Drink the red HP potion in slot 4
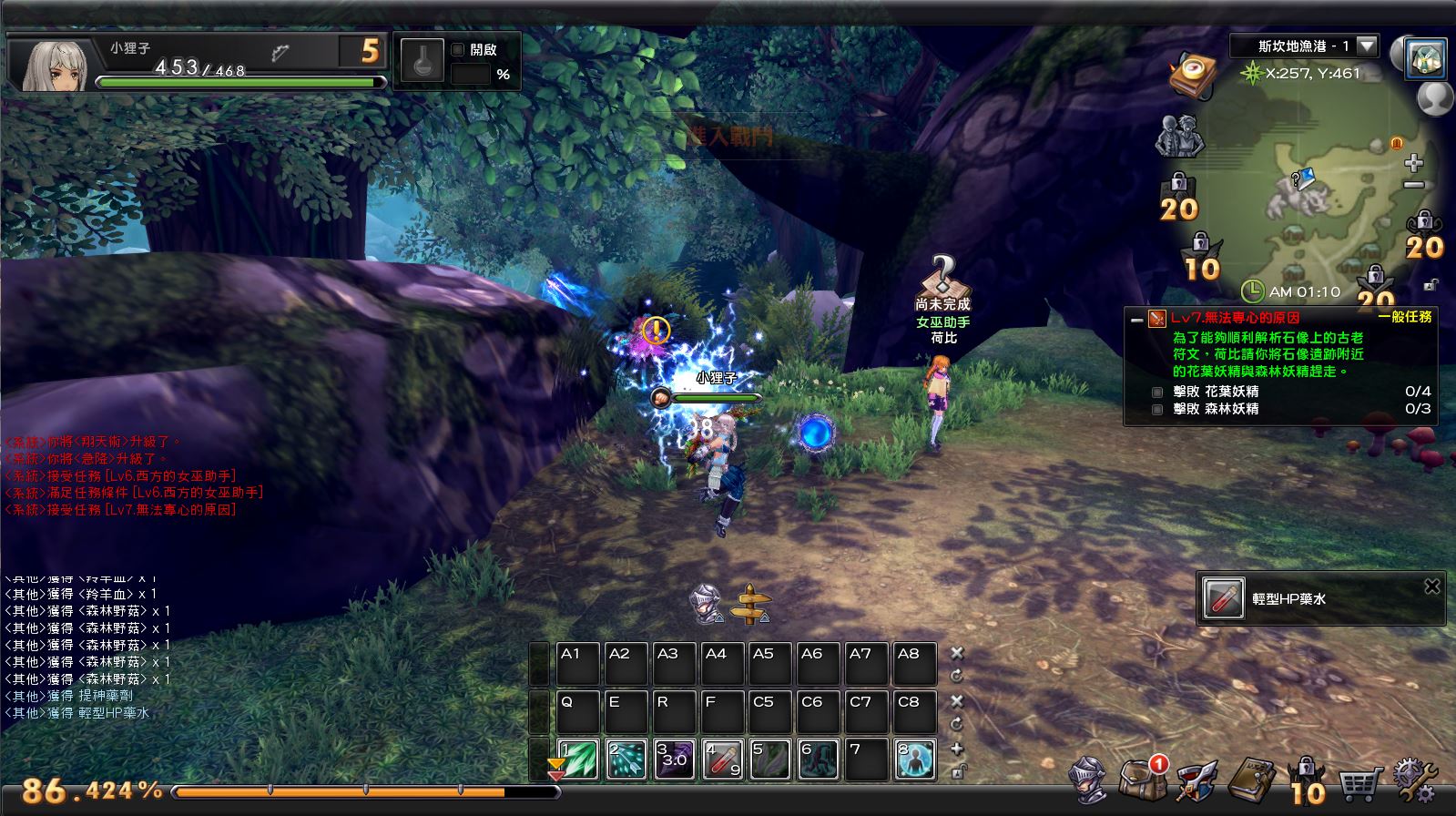 pyautogui.click(x=723, y=760)
